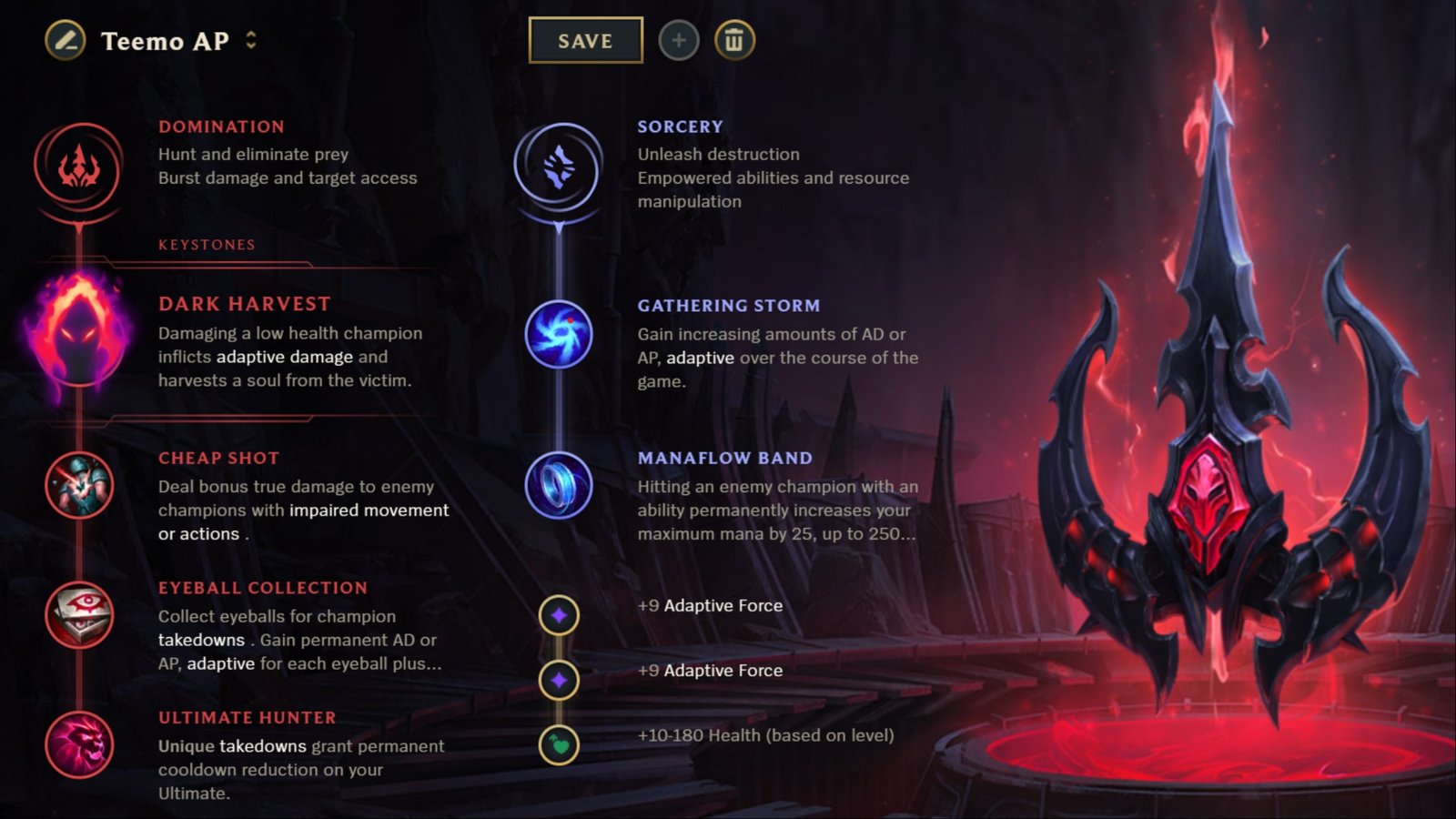Select the Cheap Shot rune

tap(79, 485)
